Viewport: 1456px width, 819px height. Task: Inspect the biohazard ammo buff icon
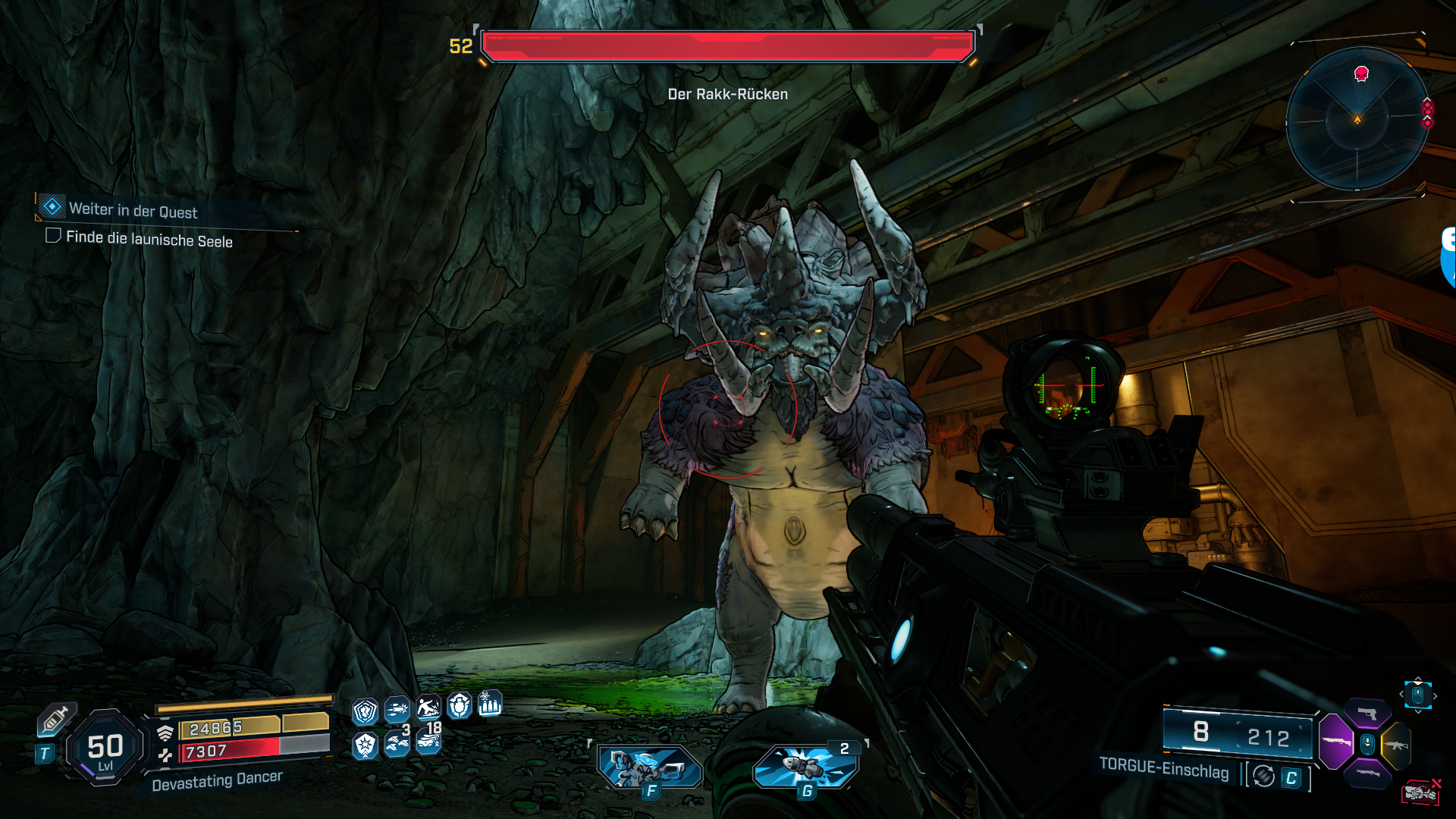[x=490, y=704]
